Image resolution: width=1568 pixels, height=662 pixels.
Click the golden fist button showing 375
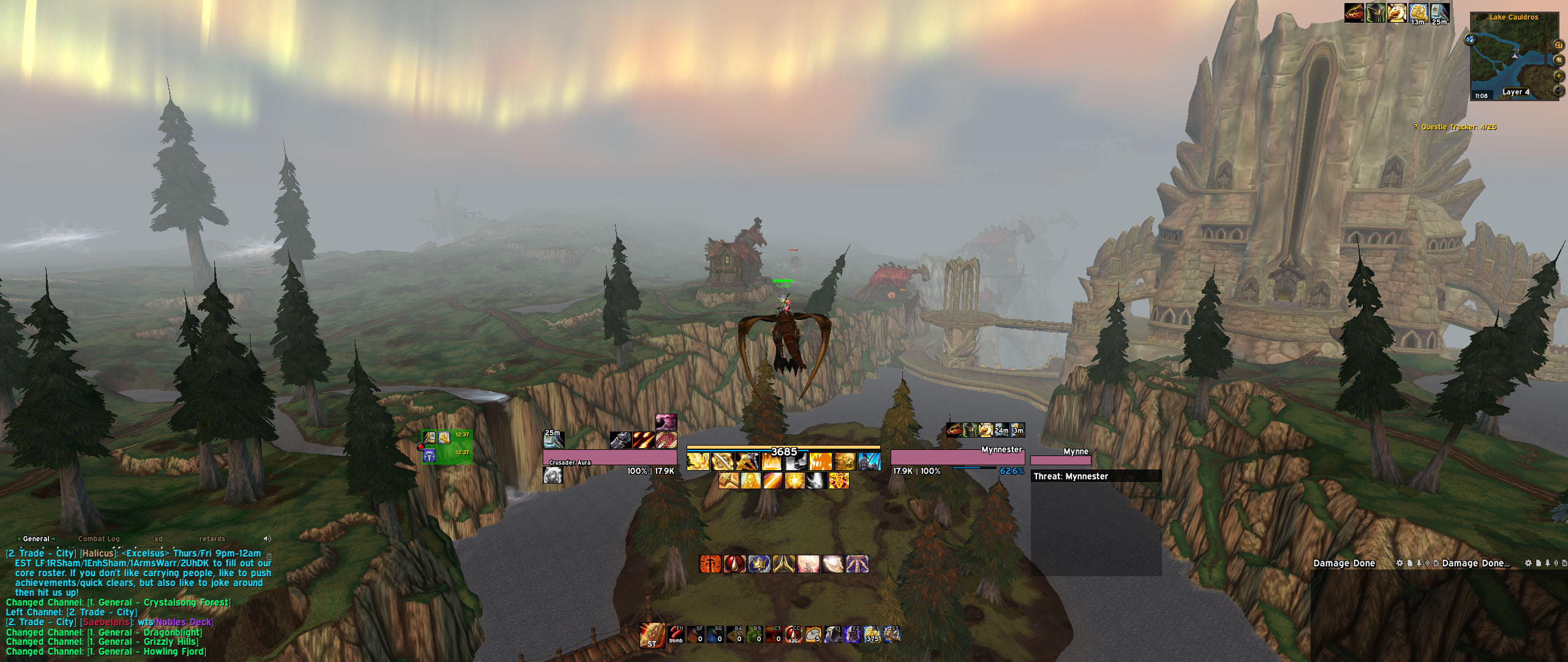[872, 634]
